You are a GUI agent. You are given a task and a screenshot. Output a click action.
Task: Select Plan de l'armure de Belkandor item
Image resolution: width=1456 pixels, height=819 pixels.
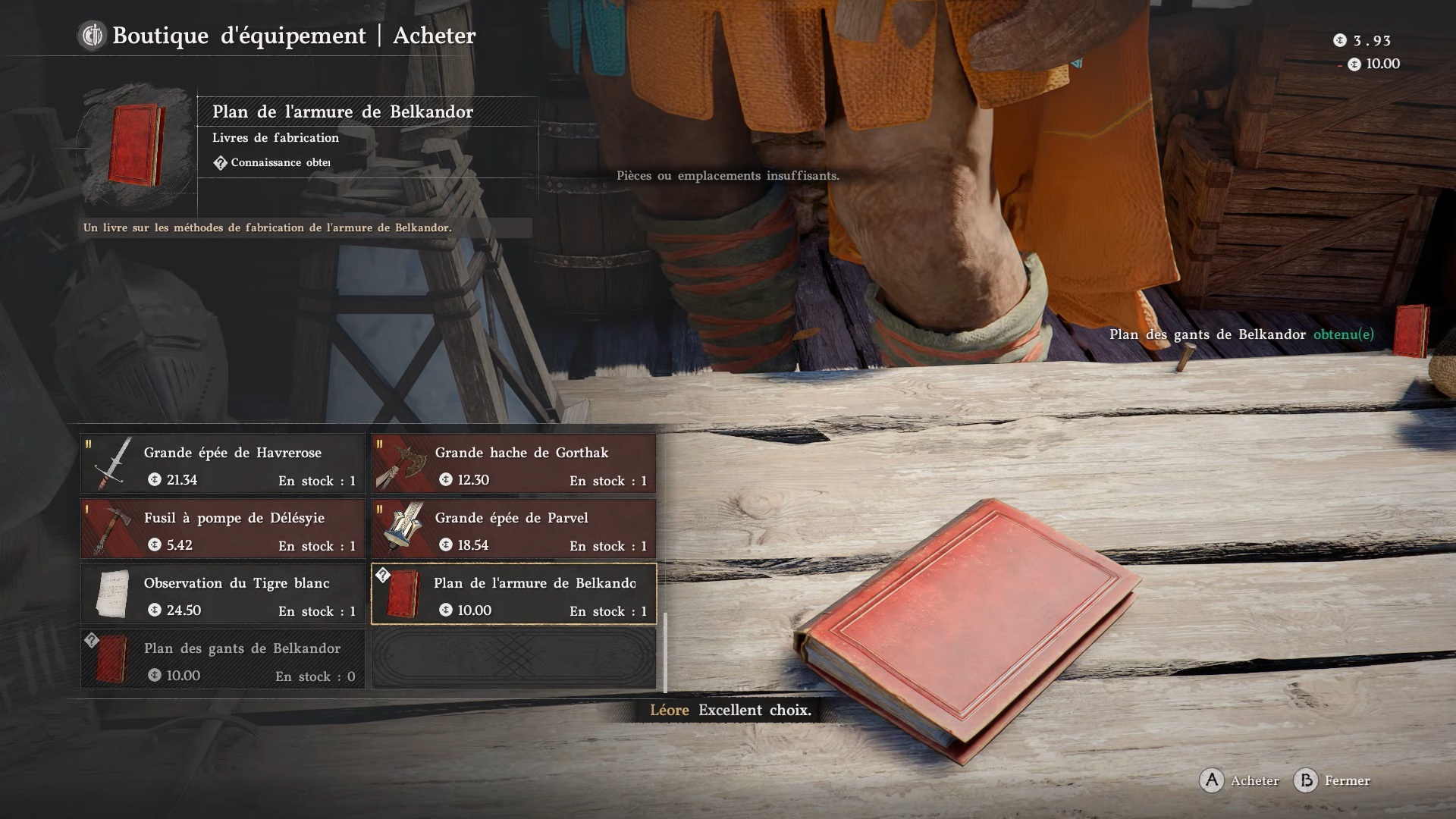[514, 595]
